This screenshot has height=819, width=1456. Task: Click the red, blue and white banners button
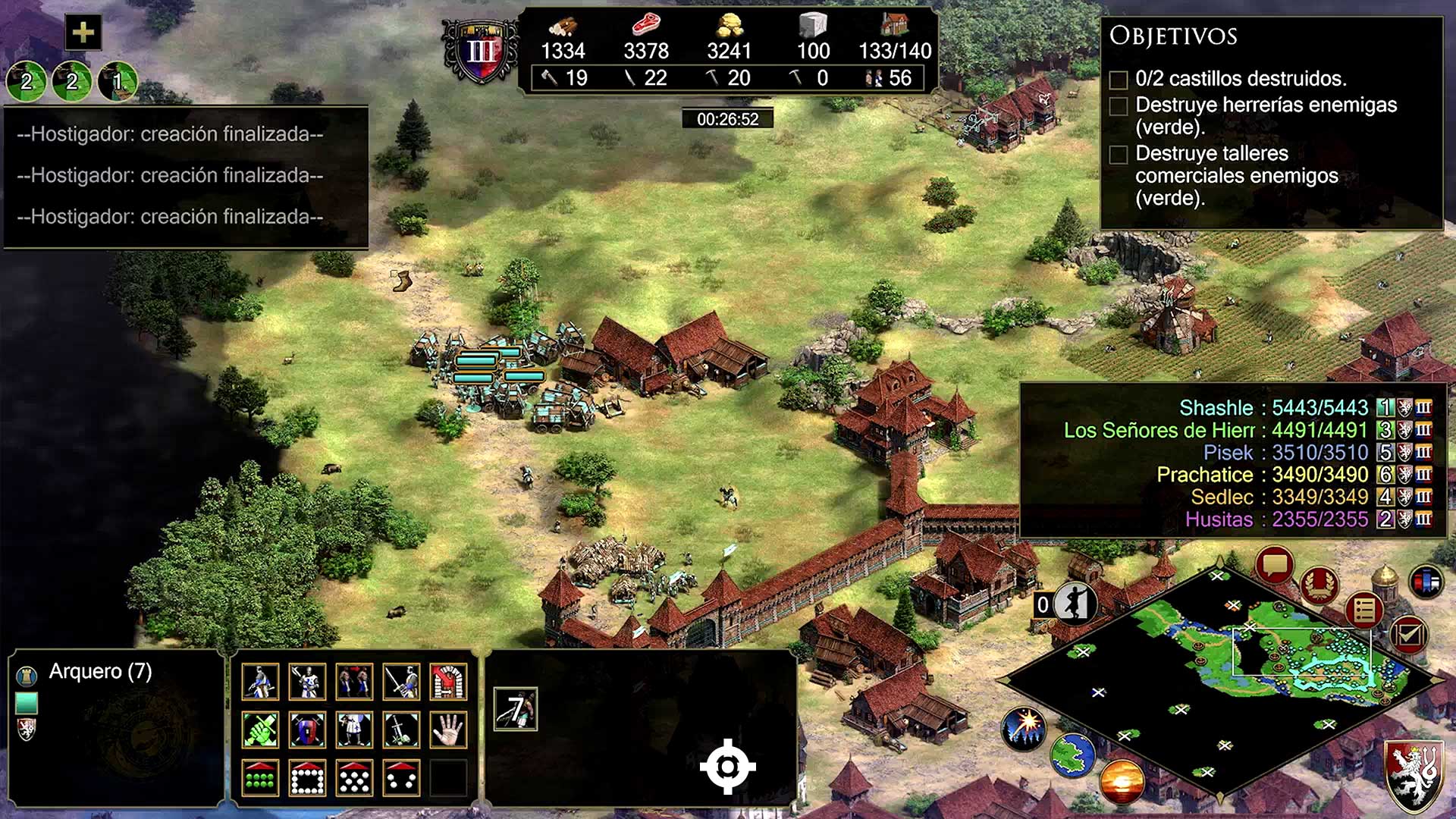1426,582
